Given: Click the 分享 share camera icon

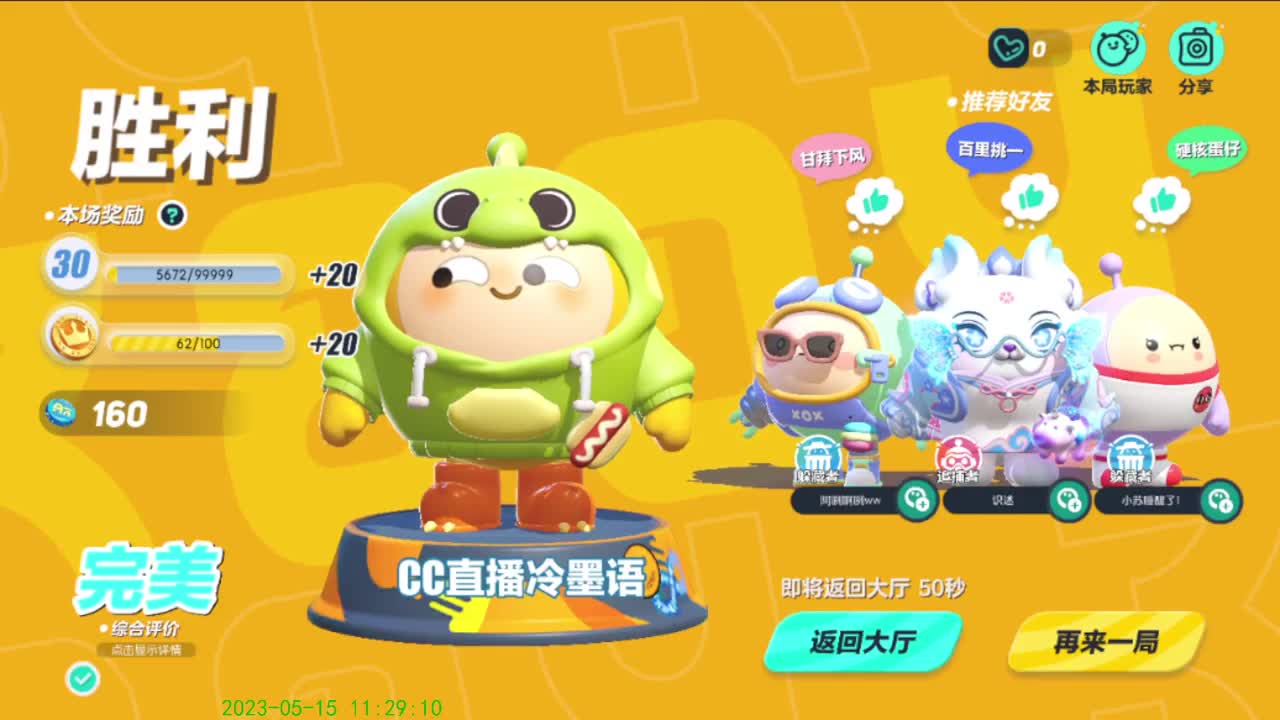Looking at the screenshot, I should pos(1196,48).
